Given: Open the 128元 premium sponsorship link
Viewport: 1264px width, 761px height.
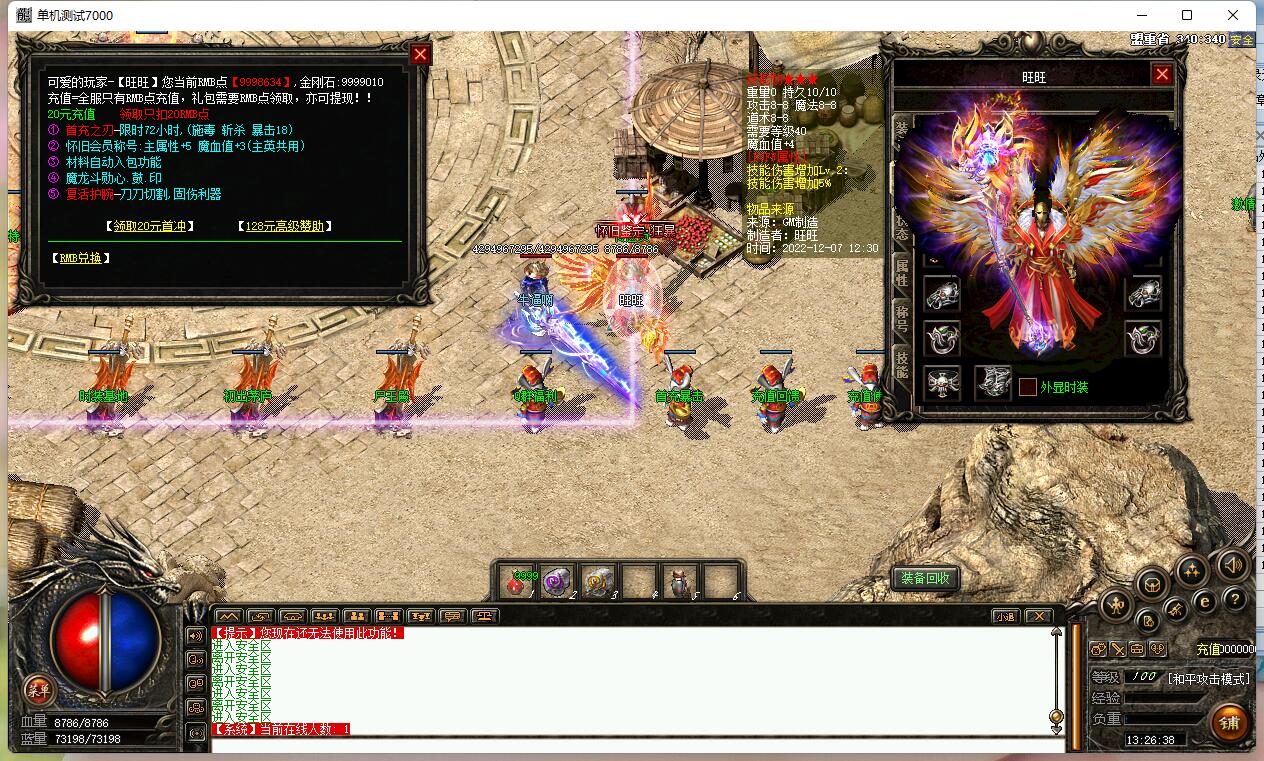Looking at the screenshot, I should [285, 226].
